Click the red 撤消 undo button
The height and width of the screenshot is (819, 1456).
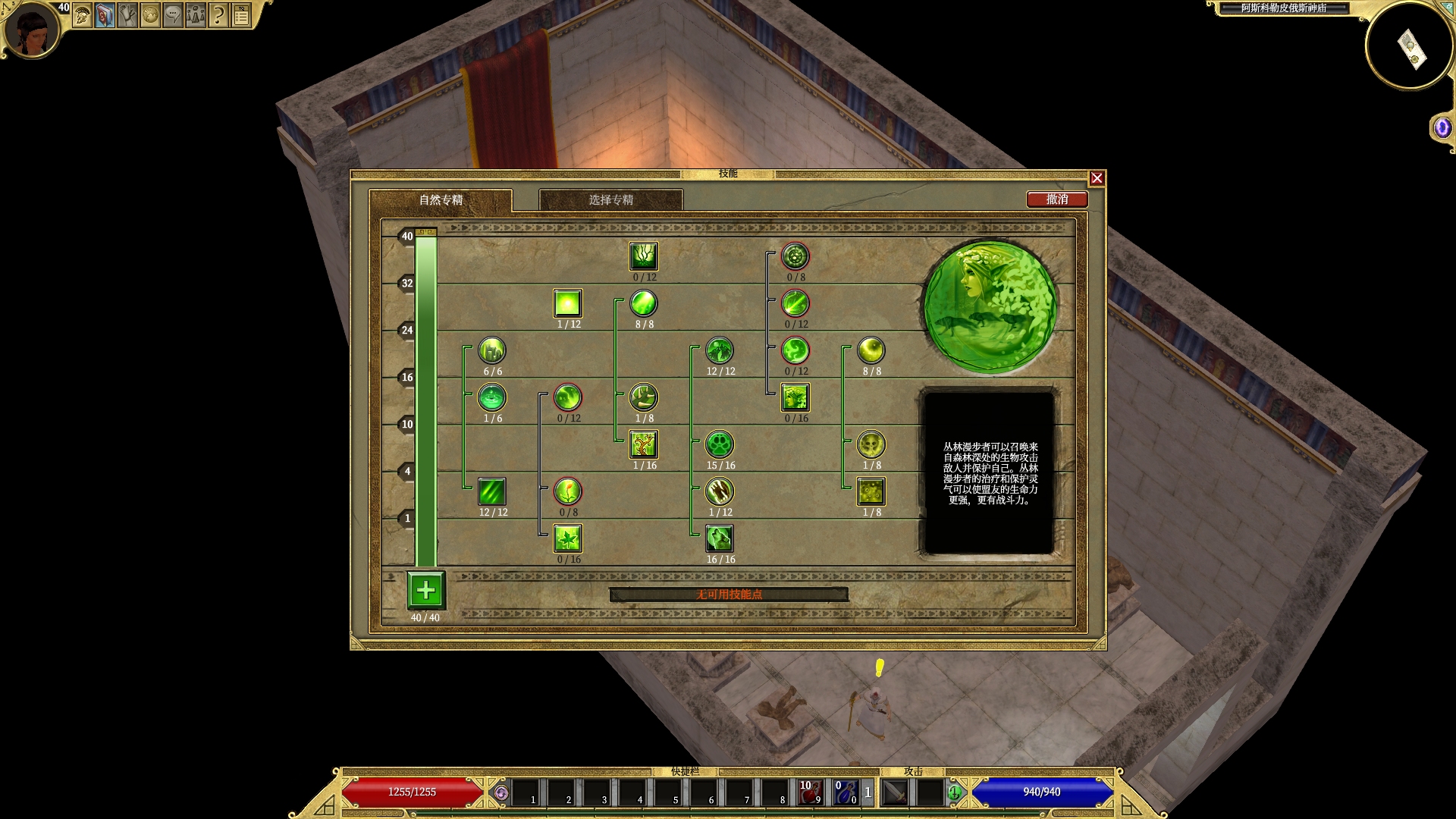pos(1057,199)
